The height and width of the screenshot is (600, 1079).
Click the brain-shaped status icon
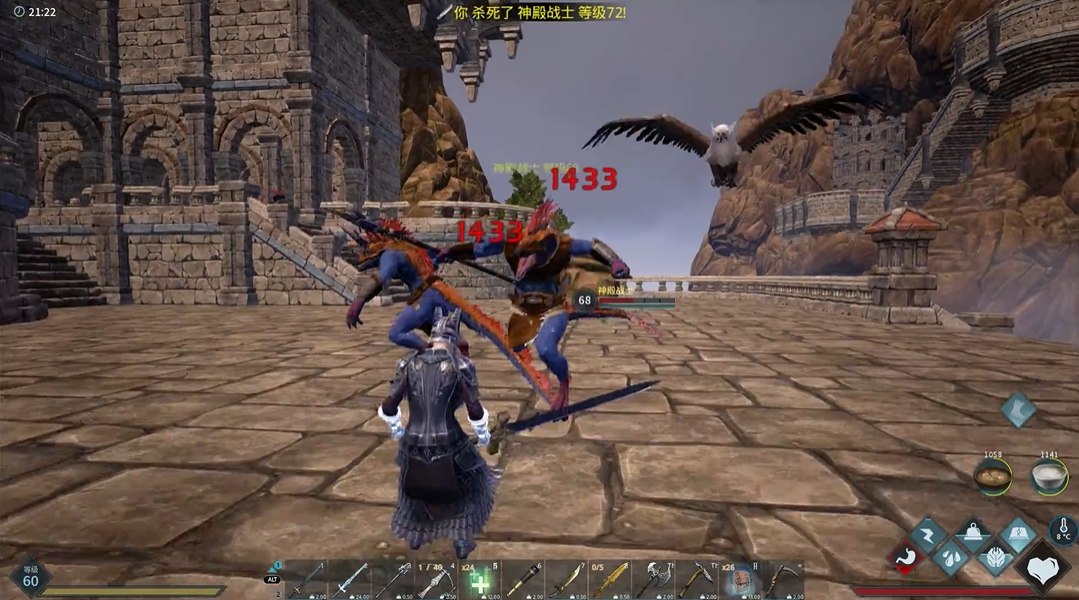[x=995, y=558]
